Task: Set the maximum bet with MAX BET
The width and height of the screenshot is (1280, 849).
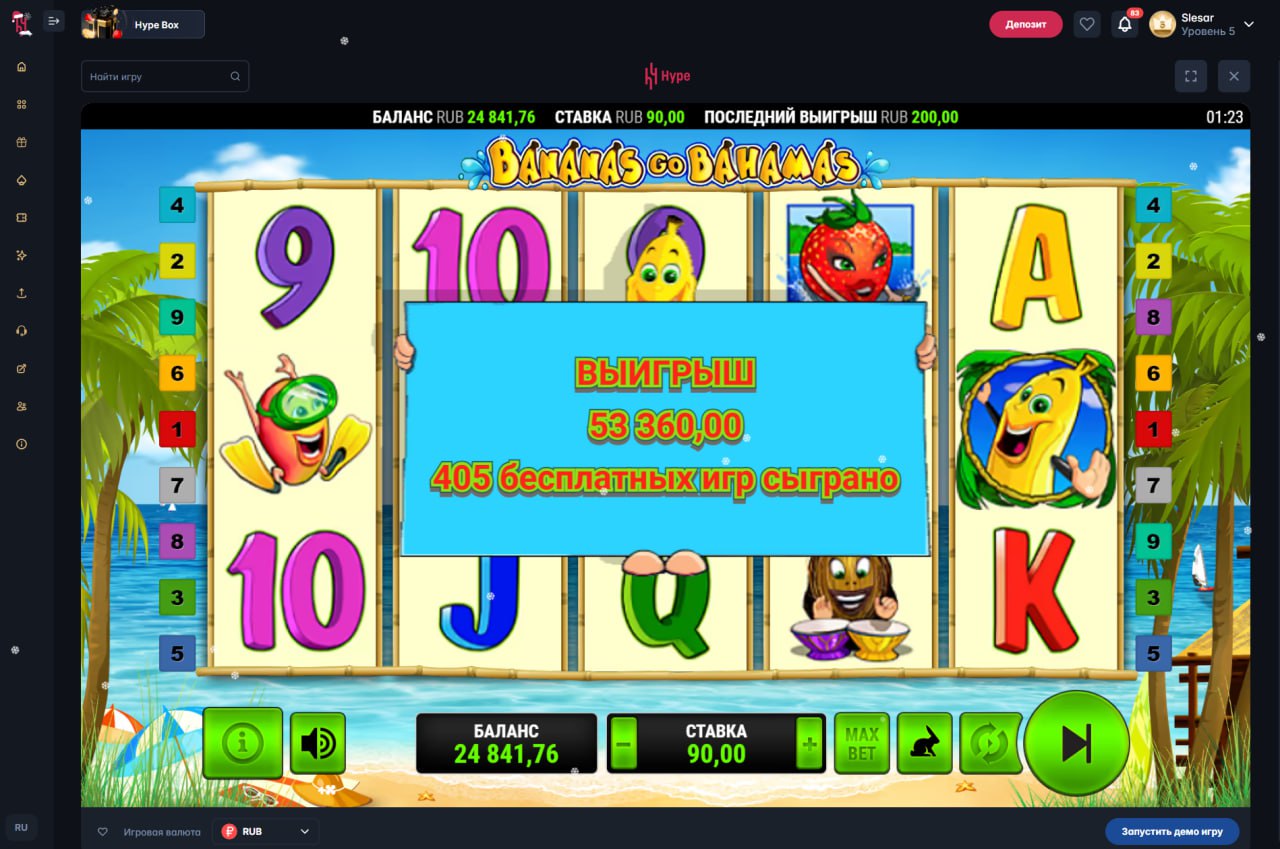Action: (861, 743)
